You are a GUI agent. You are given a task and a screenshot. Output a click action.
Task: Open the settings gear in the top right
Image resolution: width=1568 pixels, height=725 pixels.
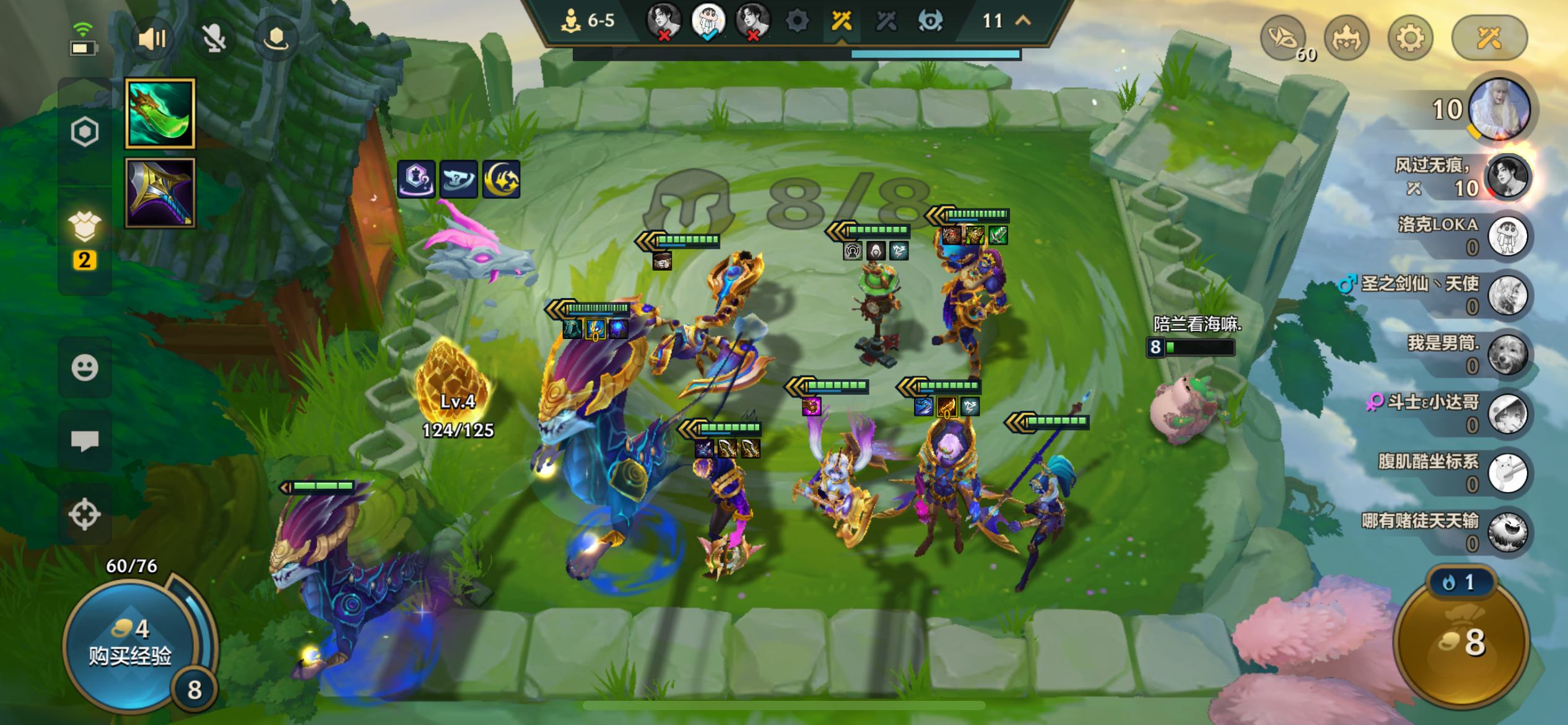pyautogui.click(x=1410, y=39)
